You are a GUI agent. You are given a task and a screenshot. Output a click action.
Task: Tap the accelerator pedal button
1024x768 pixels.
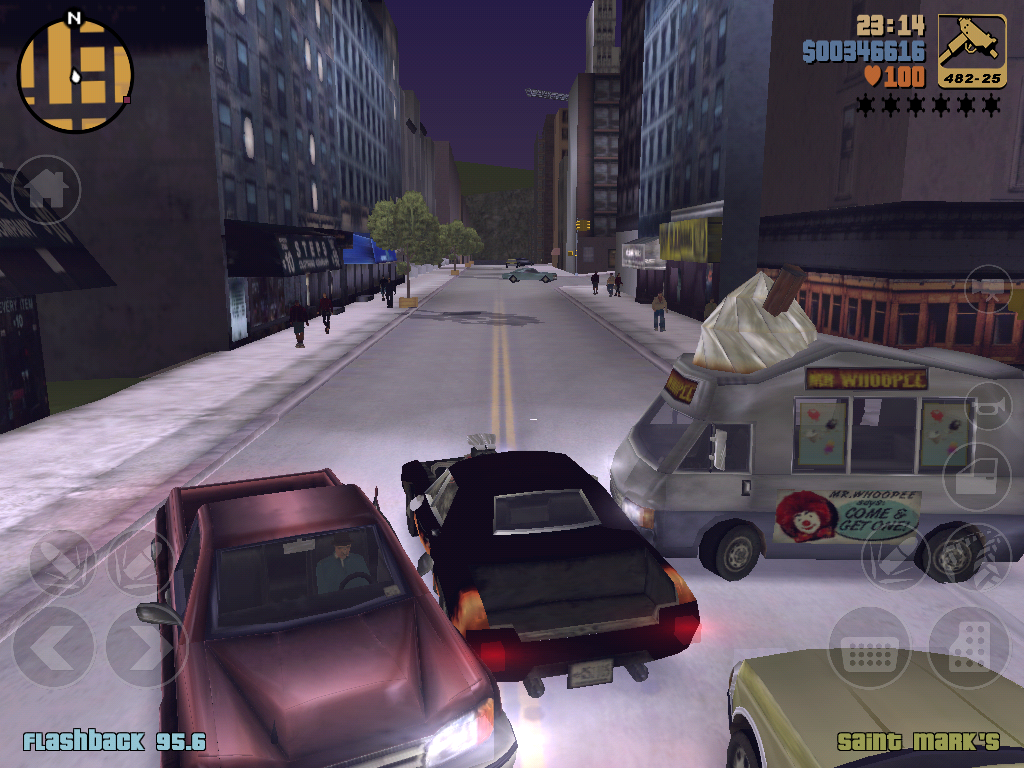point(968,647)
